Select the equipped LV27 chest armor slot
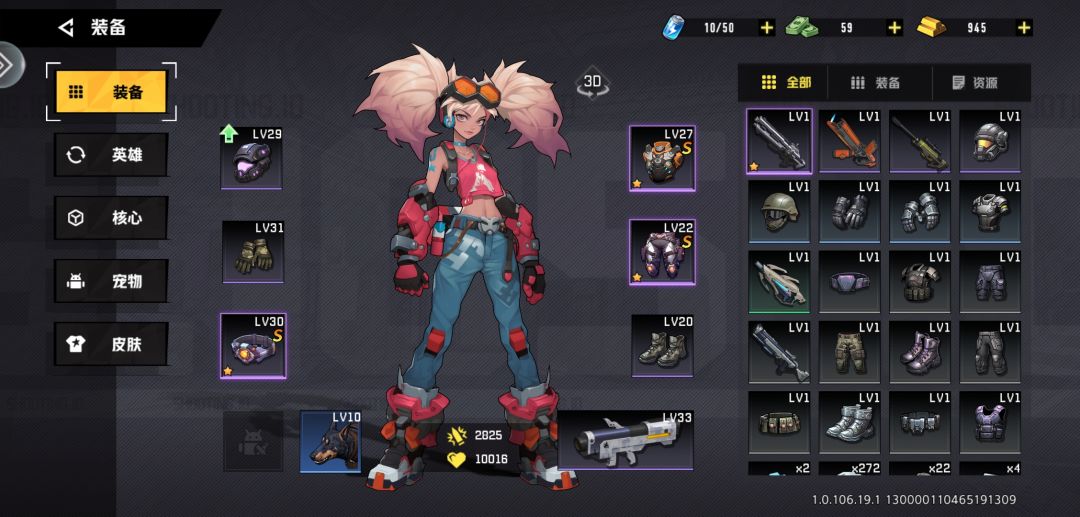The image size is (1080, 517). pos(661,158)
